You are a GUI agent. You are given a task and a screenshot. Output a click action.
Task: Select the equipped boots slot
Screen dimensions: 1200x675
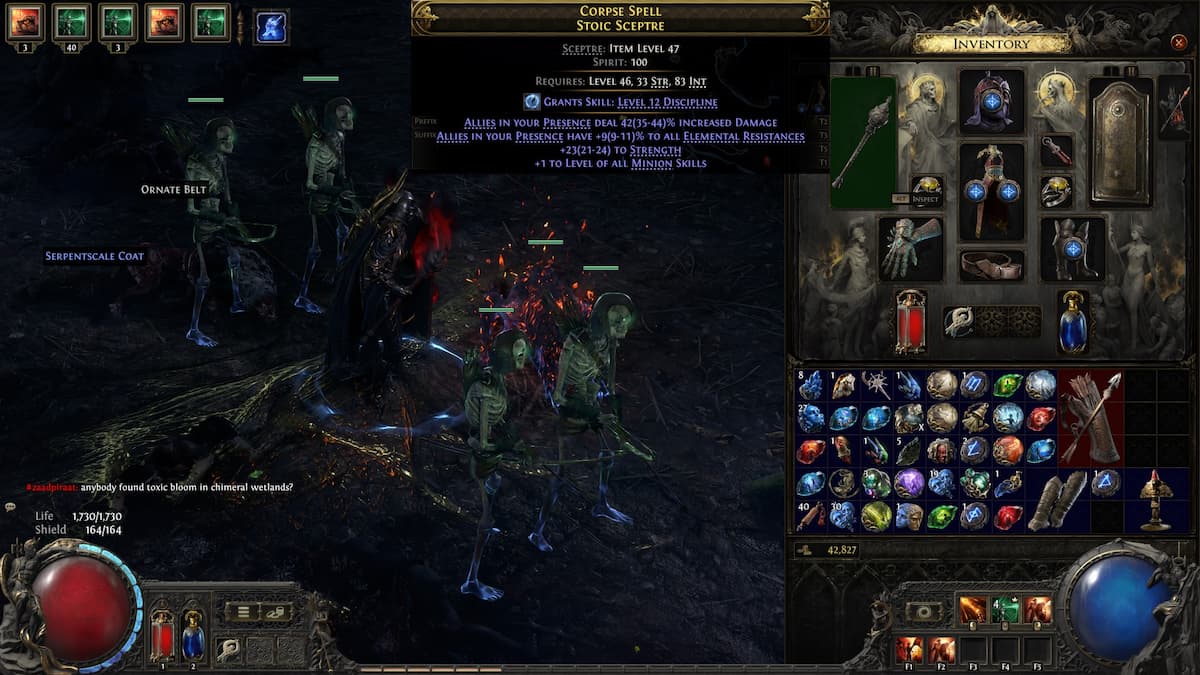(x=1072, y=248)
